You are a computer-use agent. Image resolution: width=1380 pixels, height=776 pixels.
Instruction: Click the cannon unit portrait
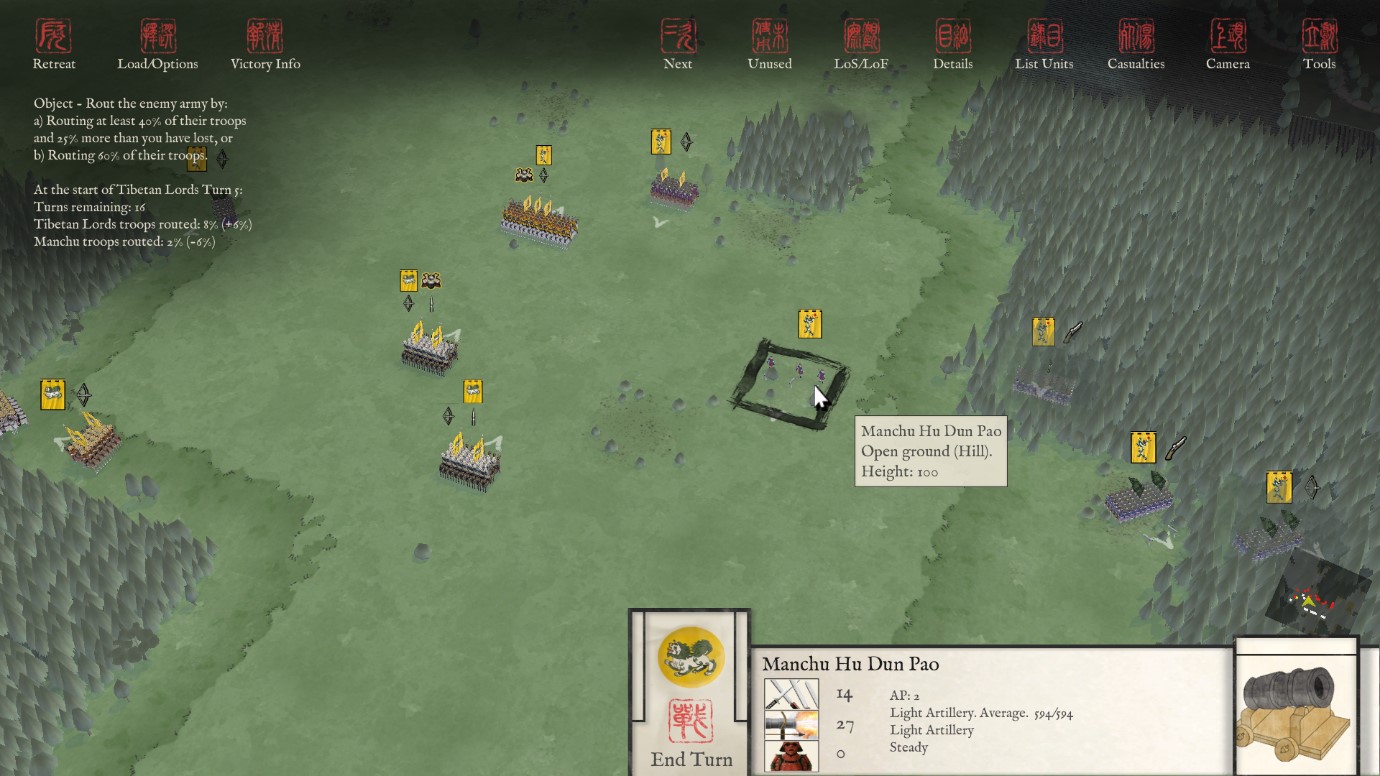[x=1297, y=708]
